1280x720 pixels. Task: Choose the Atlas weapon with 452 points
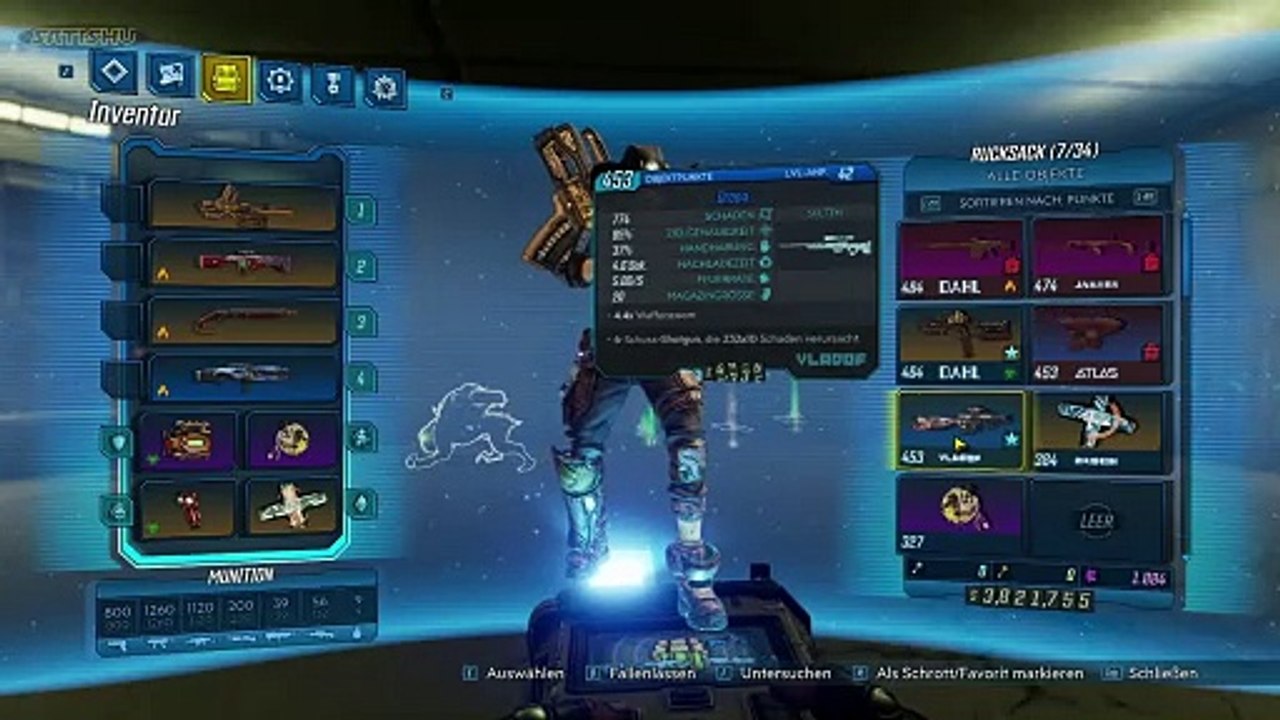coord(1098,343)
